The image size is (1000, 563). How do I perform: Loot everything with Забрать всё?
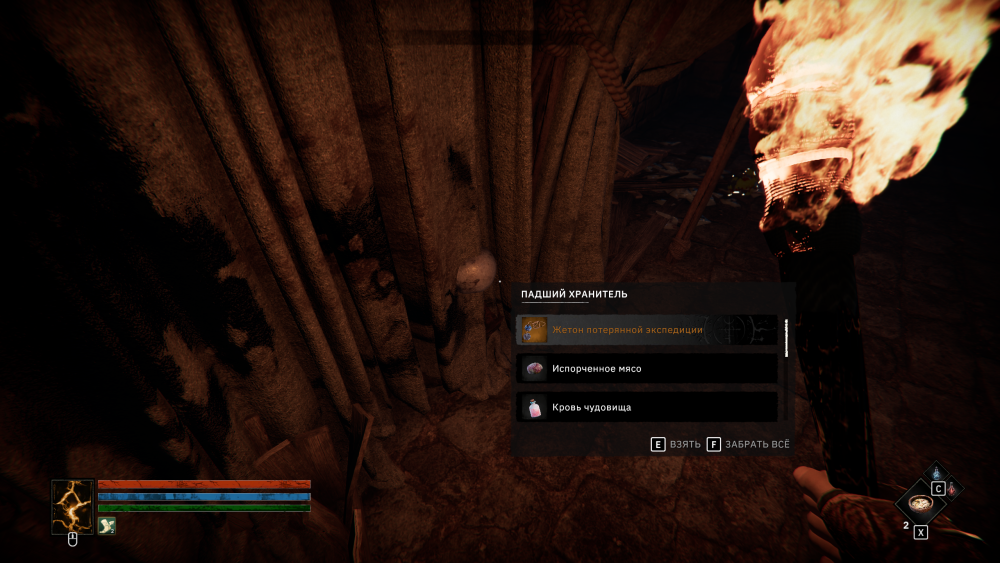tap(750, 444)
